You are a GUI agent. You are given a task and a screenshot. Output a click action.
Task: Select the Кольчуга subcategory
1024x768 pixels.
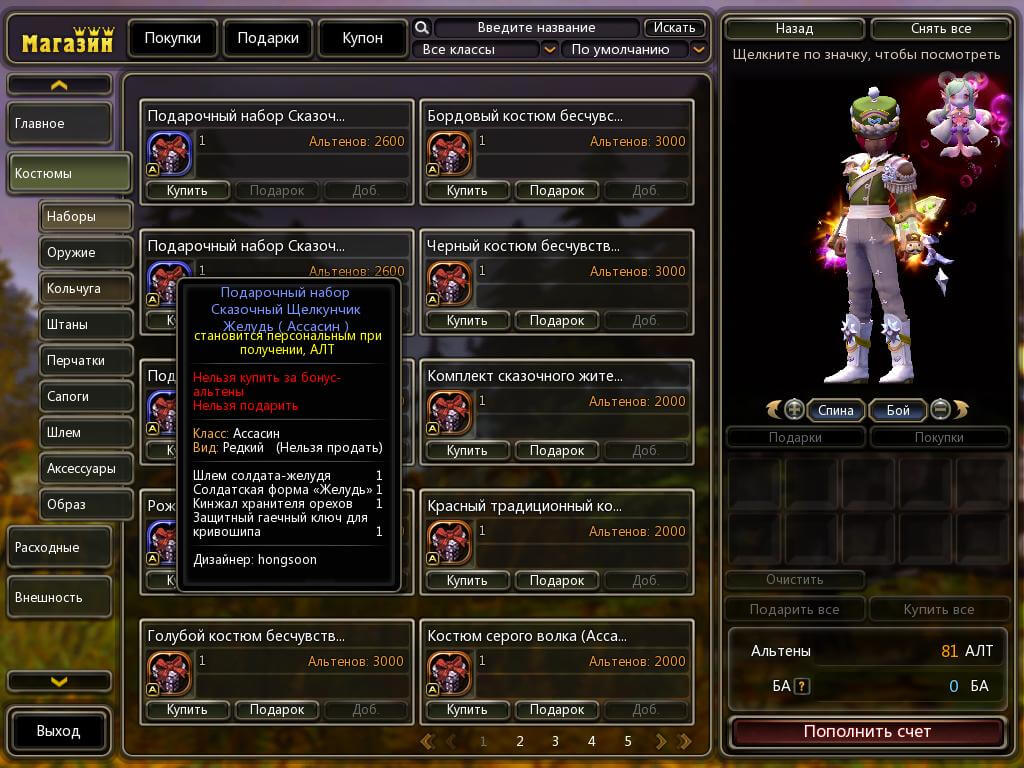pyautogui.click(x=86, y=289)
